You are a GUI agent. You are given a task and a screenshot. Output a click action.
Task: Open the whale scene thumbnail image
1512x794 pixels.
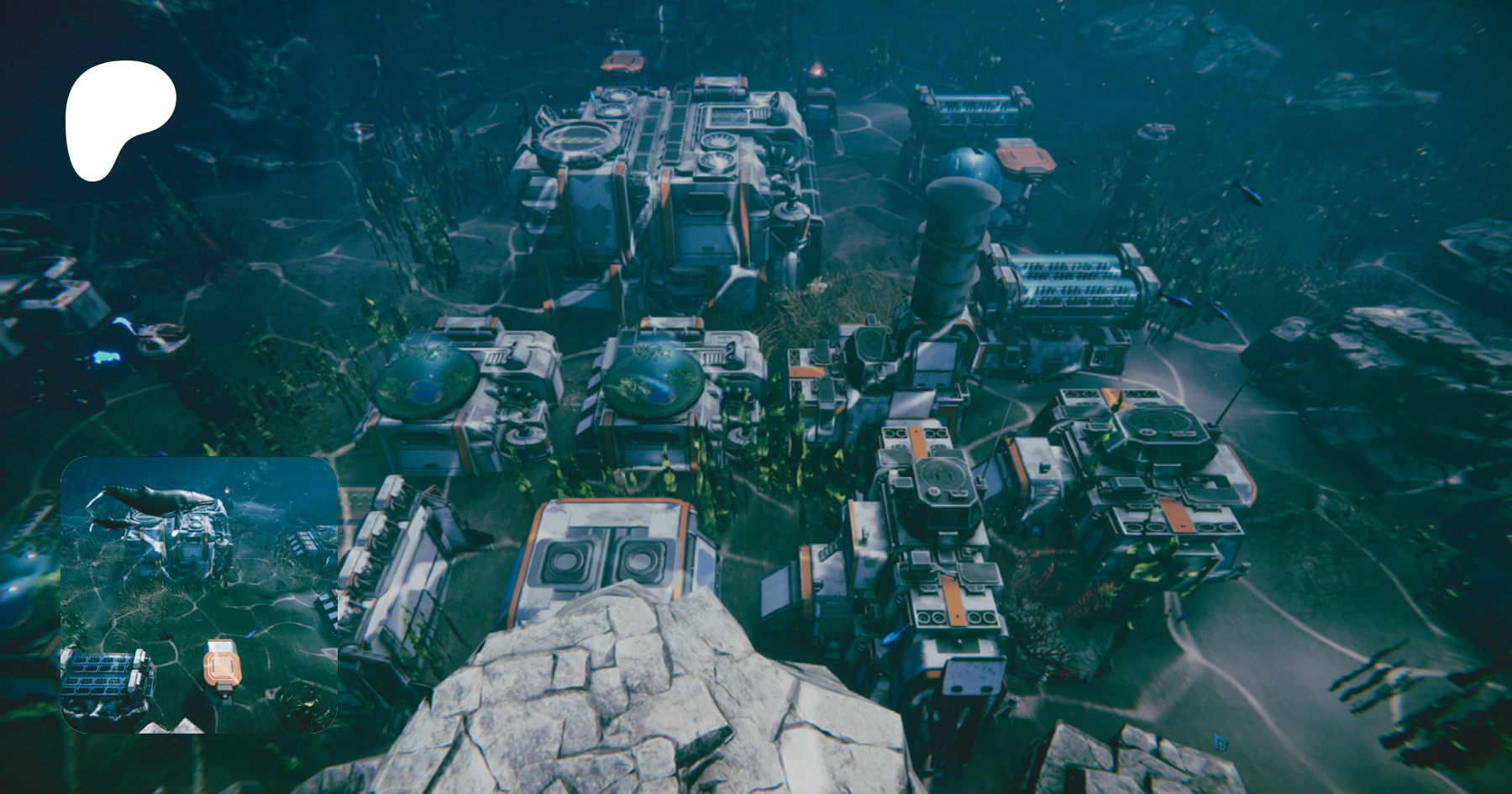point(199,595)
